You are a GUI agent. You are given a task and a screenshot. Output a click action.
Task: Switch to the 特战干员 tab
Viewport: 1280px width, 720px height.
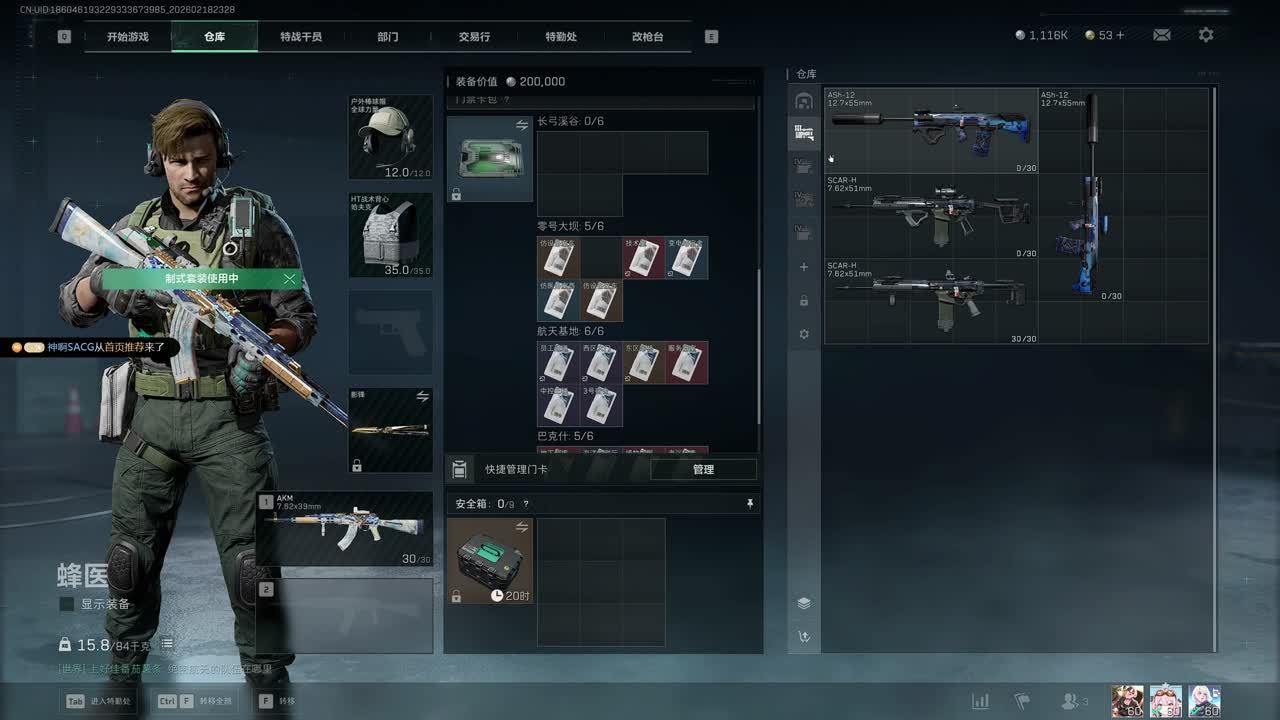[x=301, y=37]
